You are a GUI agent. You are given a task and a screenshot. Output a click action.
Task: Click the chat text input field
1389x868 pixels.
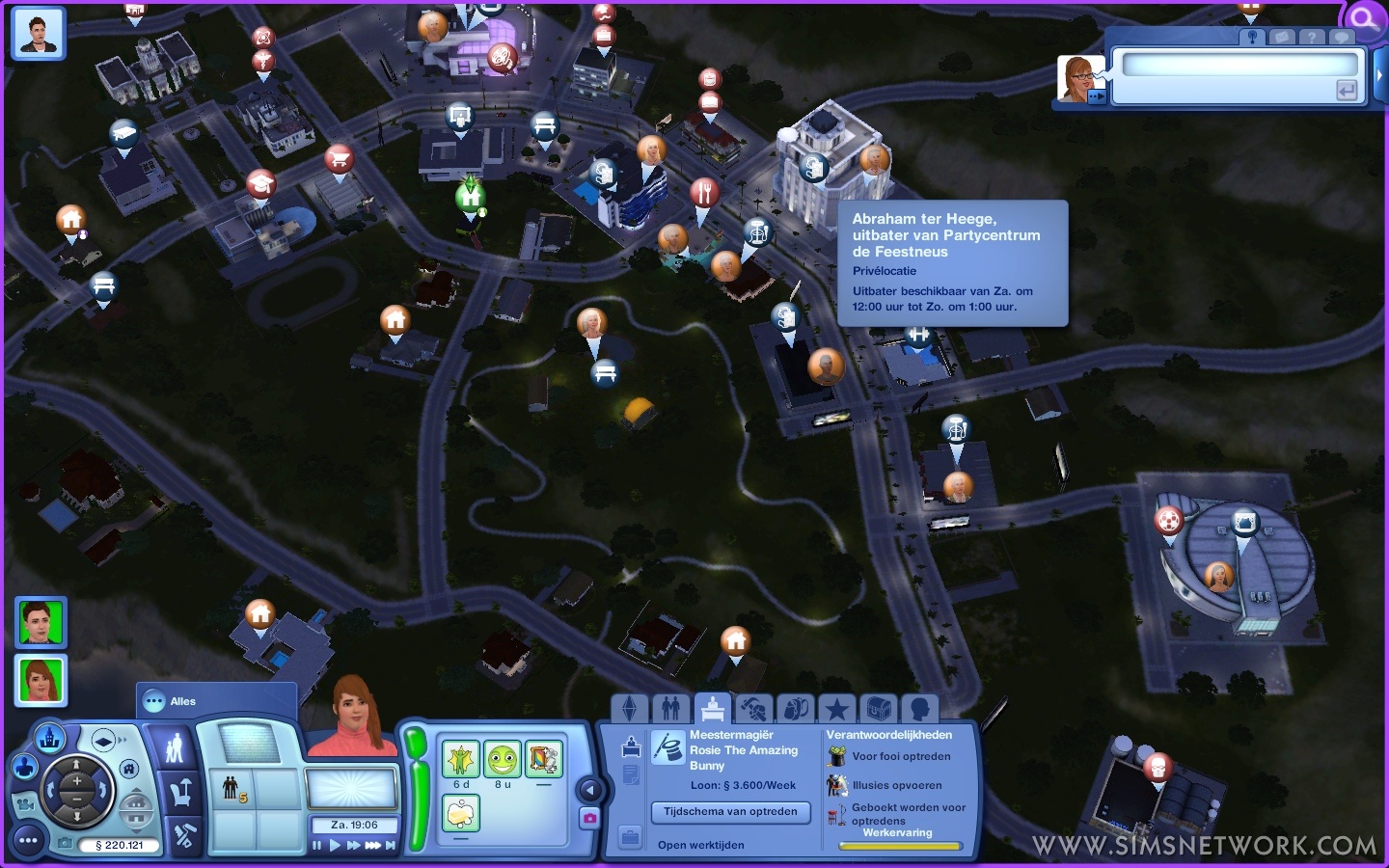pos(1239,65)
